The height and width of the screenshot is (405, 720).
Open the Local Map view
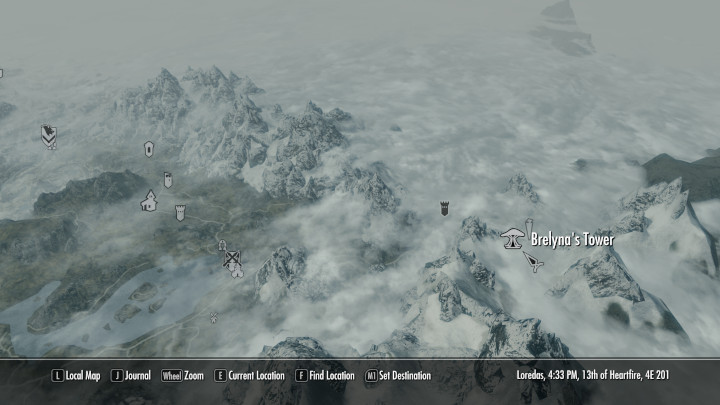point(77,376)
